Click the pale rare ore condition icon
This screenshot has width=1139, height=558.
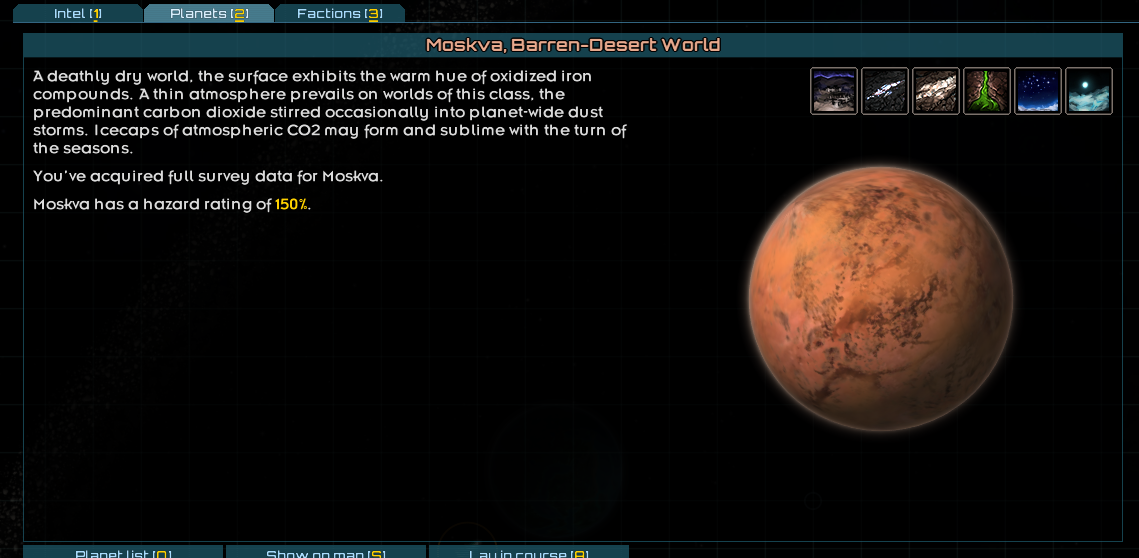pos(936,91)
